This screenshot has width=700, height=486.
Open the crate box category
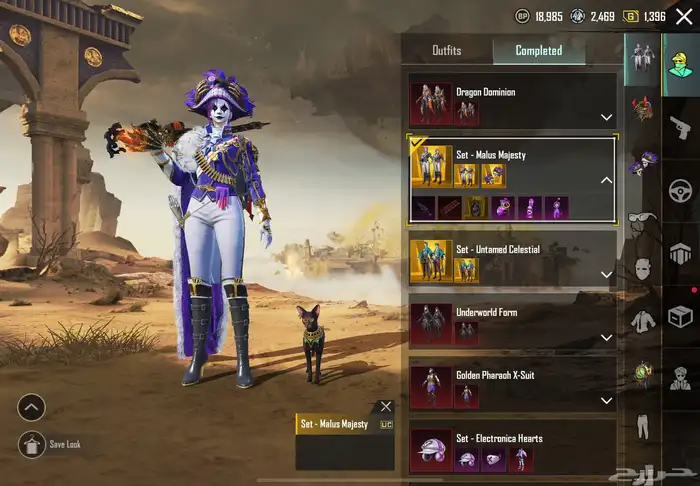681,317
